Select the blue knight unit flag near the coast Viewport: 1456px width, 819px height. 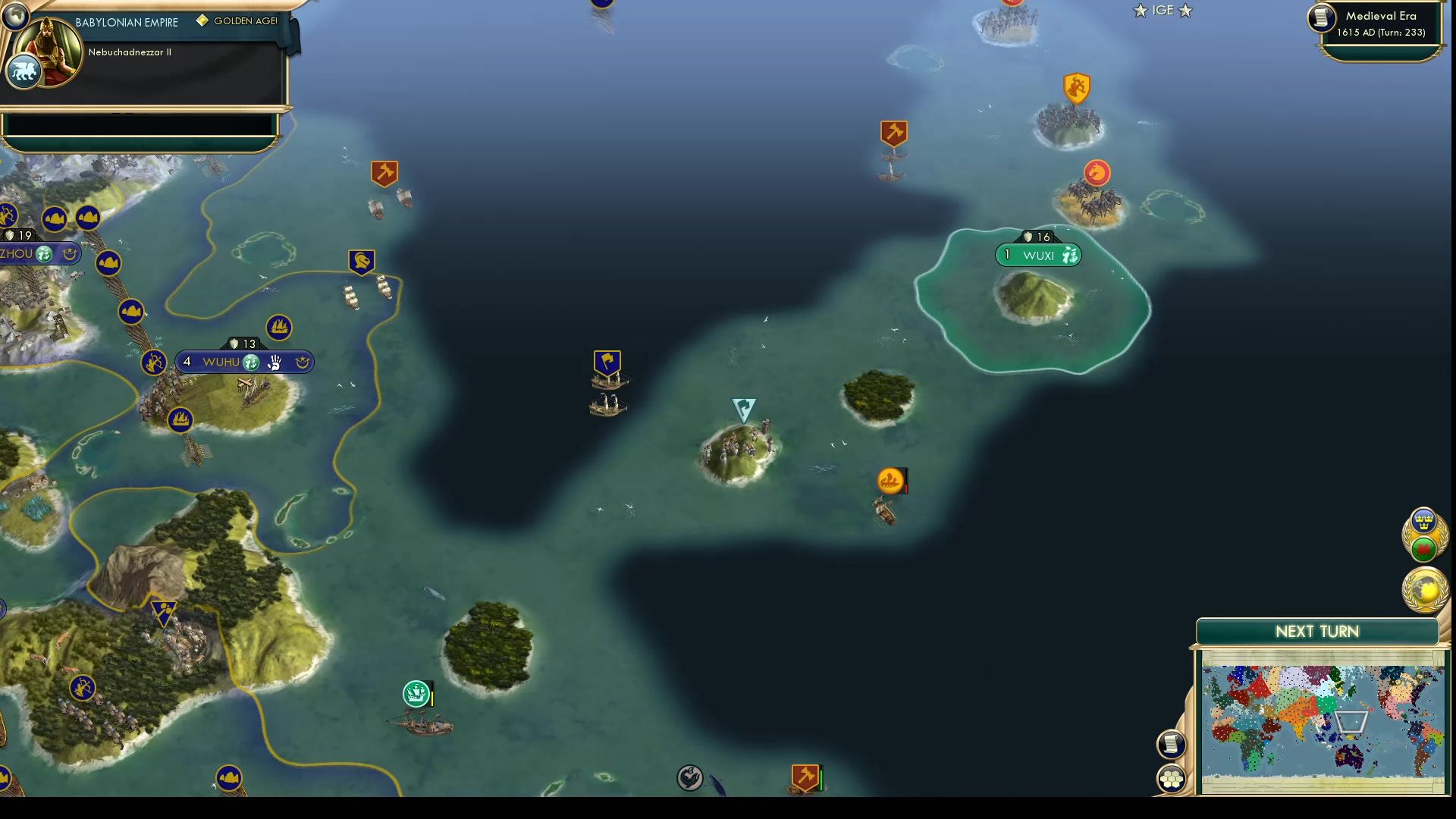tap(362, 261)
